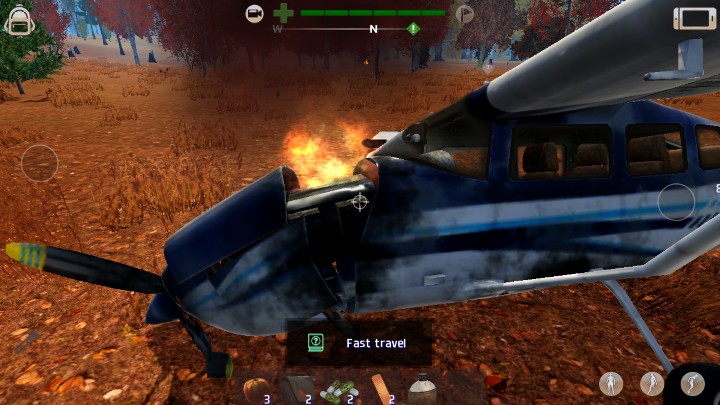The height and width of the screenshot is (405, 720).
Task: Select the pumpkin hotbar slot
Action: pyautogui.click(x=253, y=388)
